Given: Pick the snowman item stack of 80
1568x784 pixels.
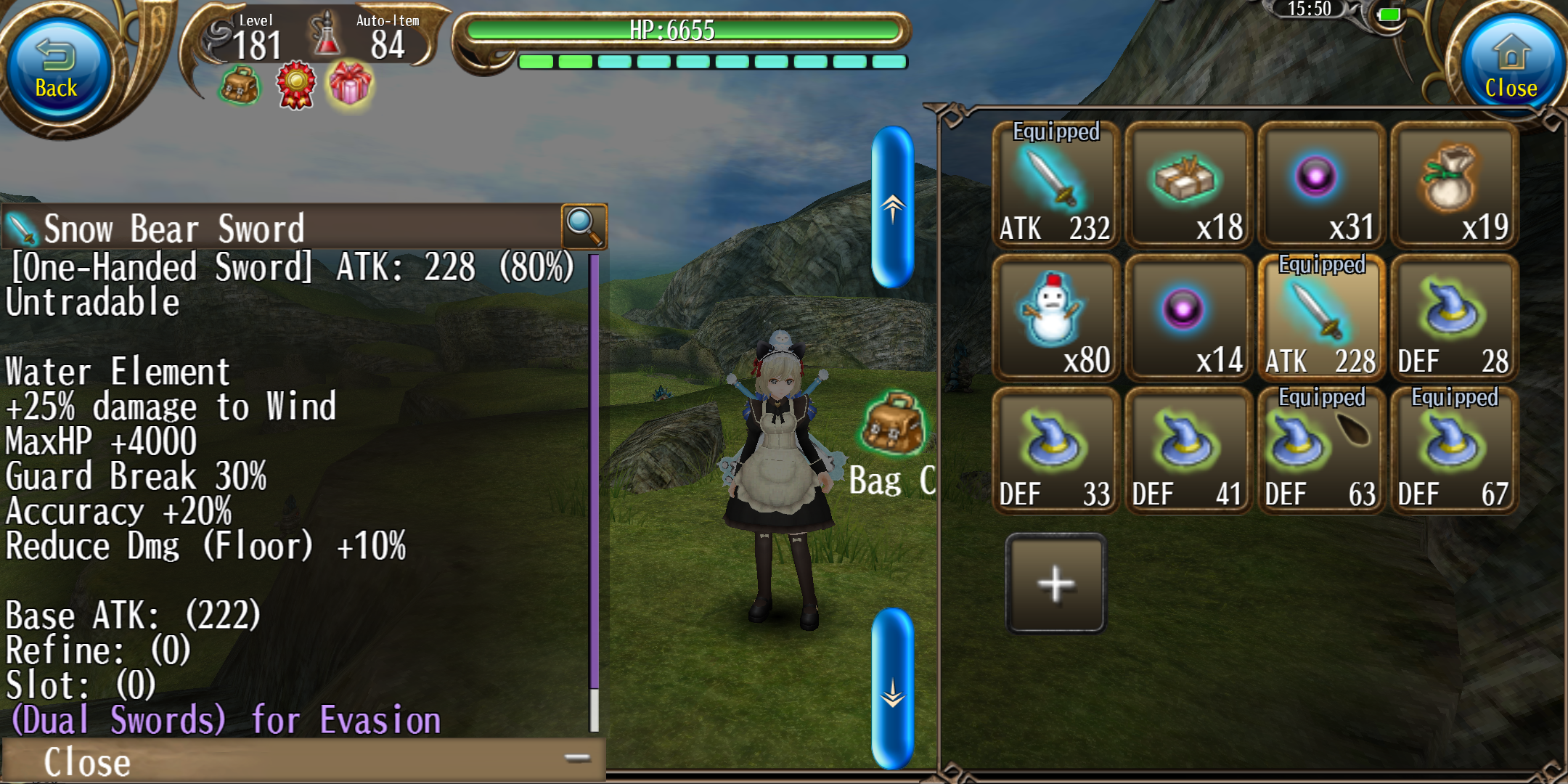Looking at the screenshot, I should coord(1055,319).
